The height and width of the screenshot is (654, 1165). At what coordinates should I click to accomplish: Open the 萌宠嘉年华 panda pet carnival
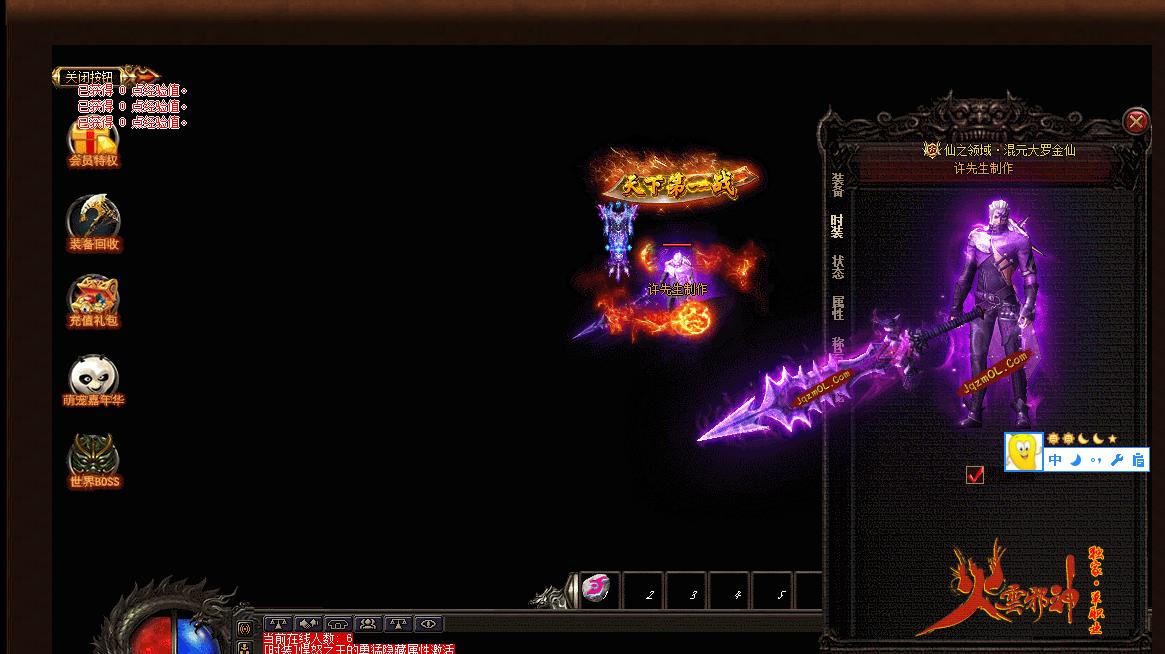click(93, 381)
